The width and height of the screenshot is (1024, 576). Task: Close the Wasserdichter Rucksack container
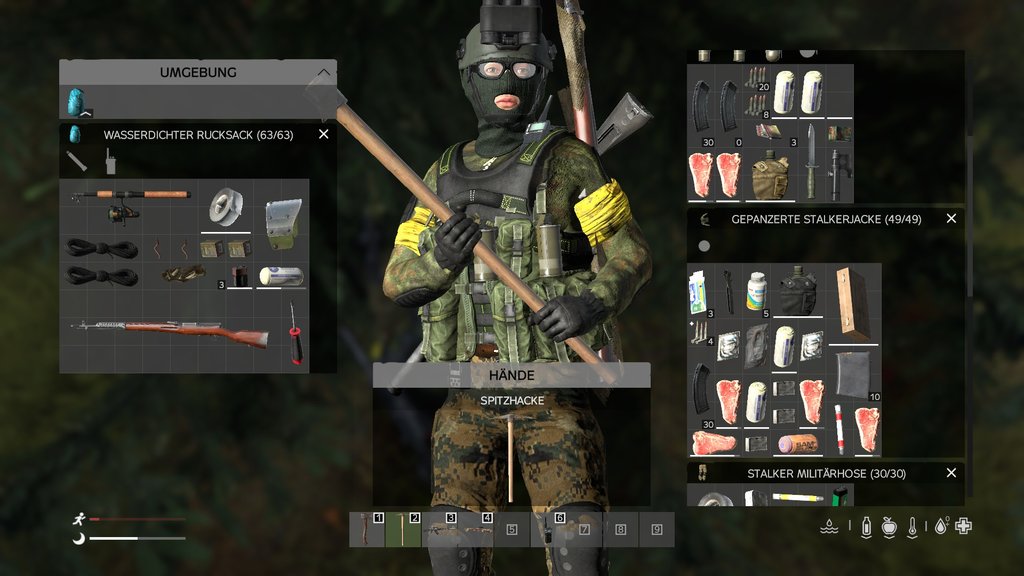coord(323,134)
